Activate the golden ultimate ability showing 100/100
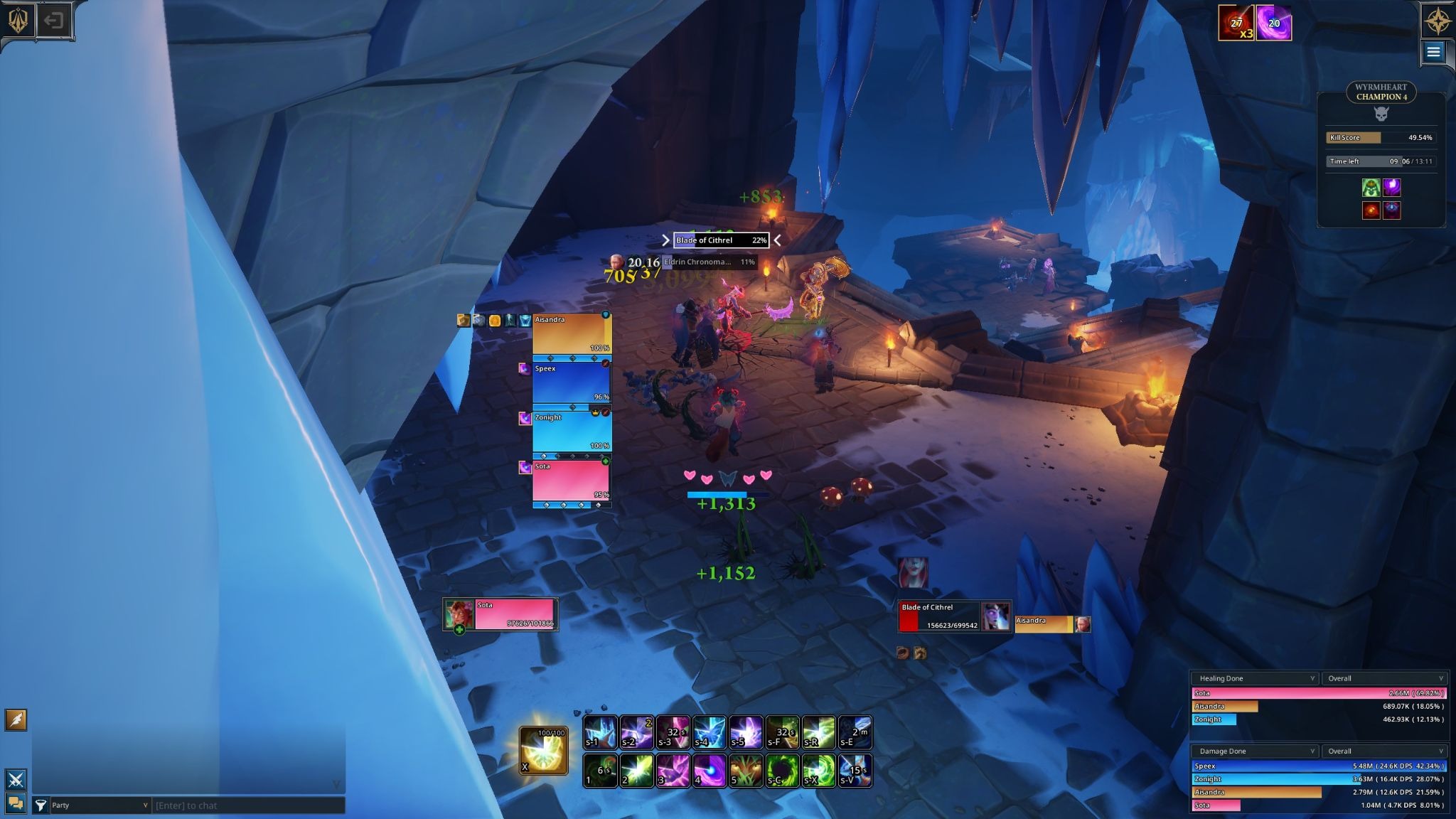Screen dimensions: 1456x819 click(x=544, y=751)
